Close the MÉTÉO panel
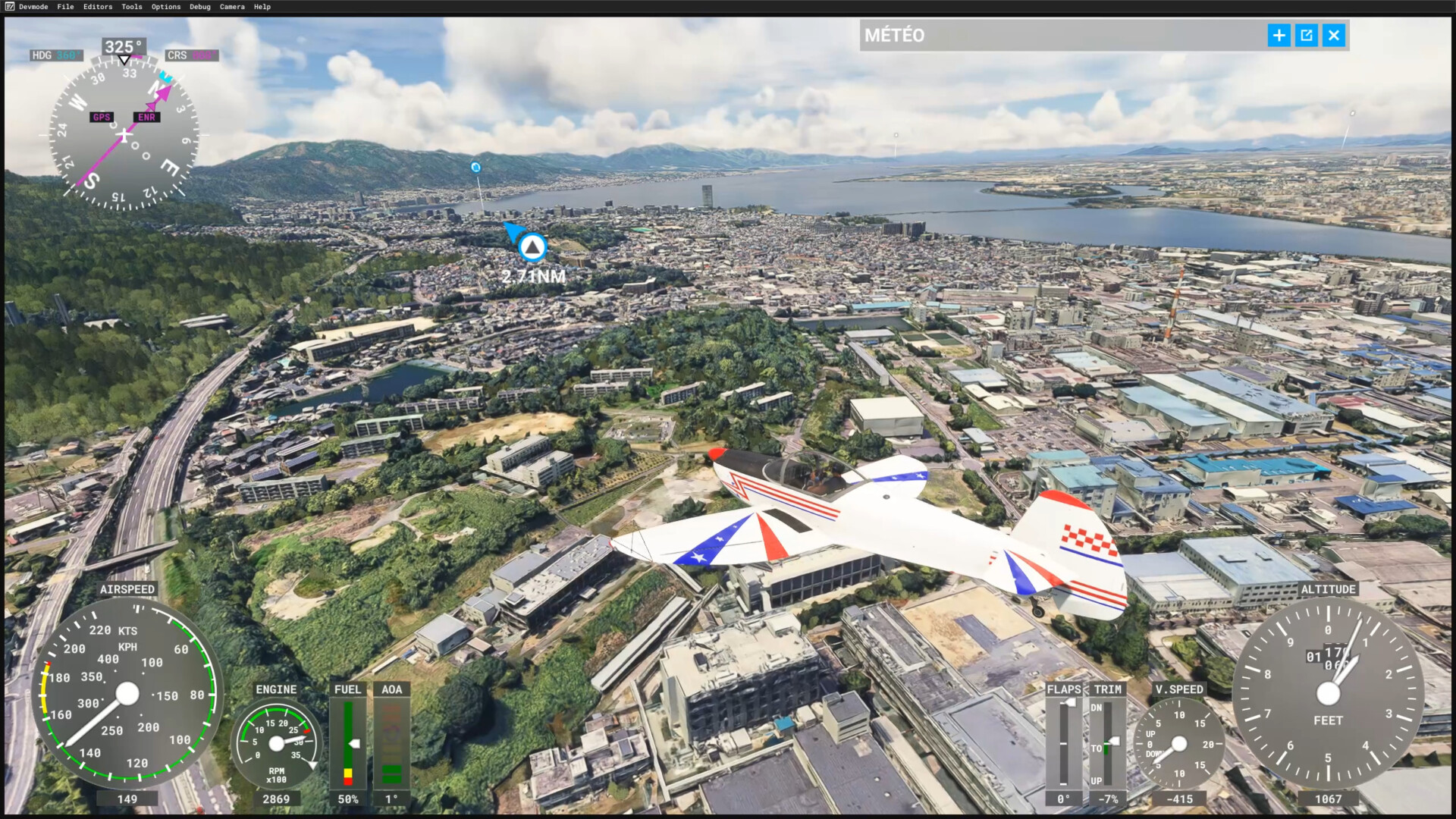Image resolution: width=1456 pixels, height=819 pixels. coord(1334,36)
